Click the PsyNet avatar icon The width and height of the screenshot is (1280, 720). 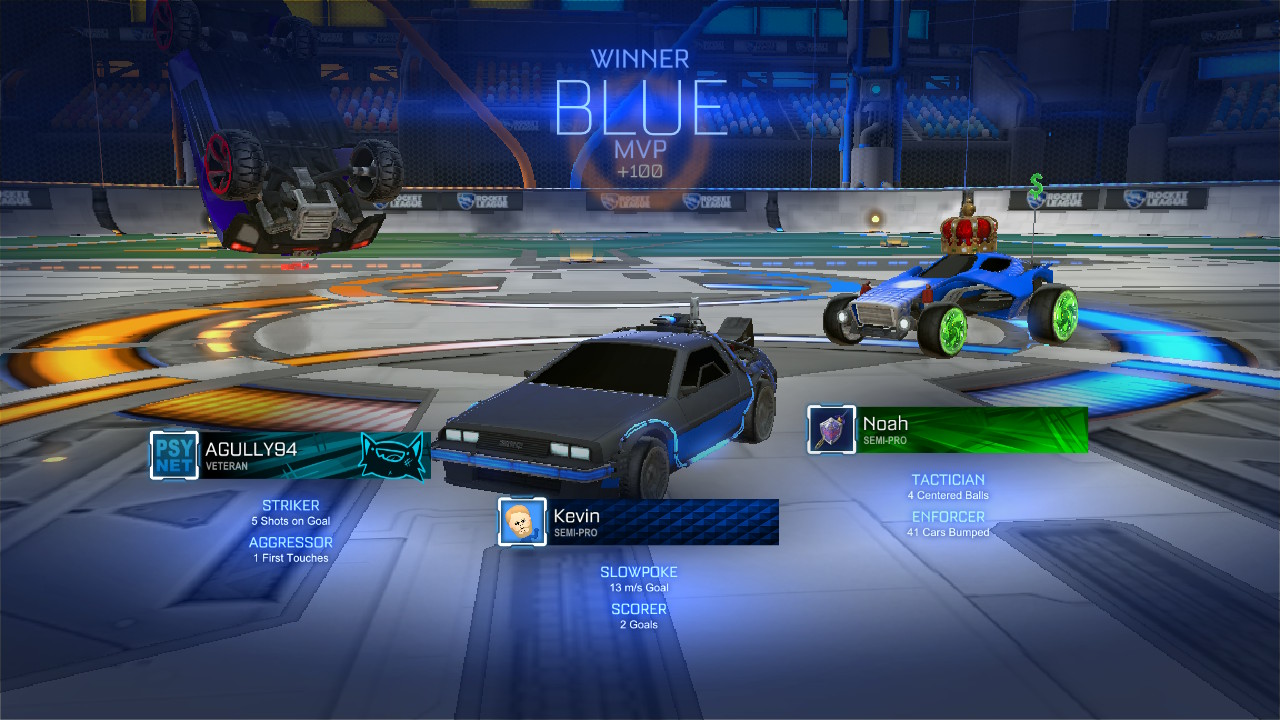pos(174,456)
